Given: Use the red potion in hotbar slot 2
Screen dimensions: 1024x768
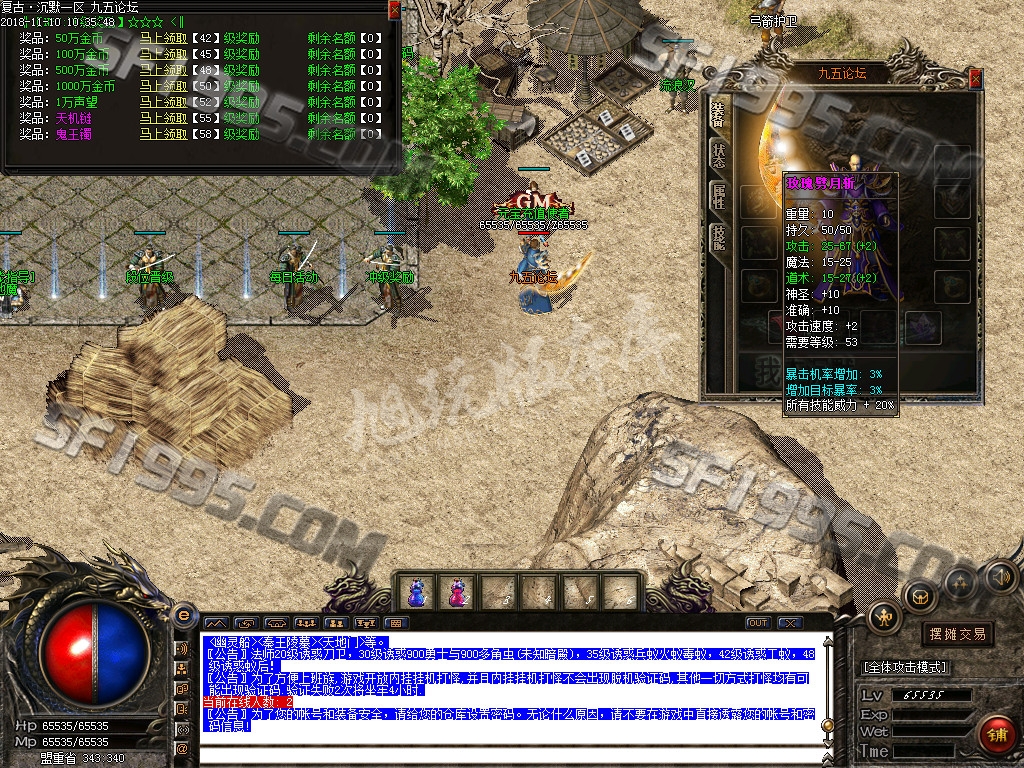Looking at the screenshot, I should 457,592.
